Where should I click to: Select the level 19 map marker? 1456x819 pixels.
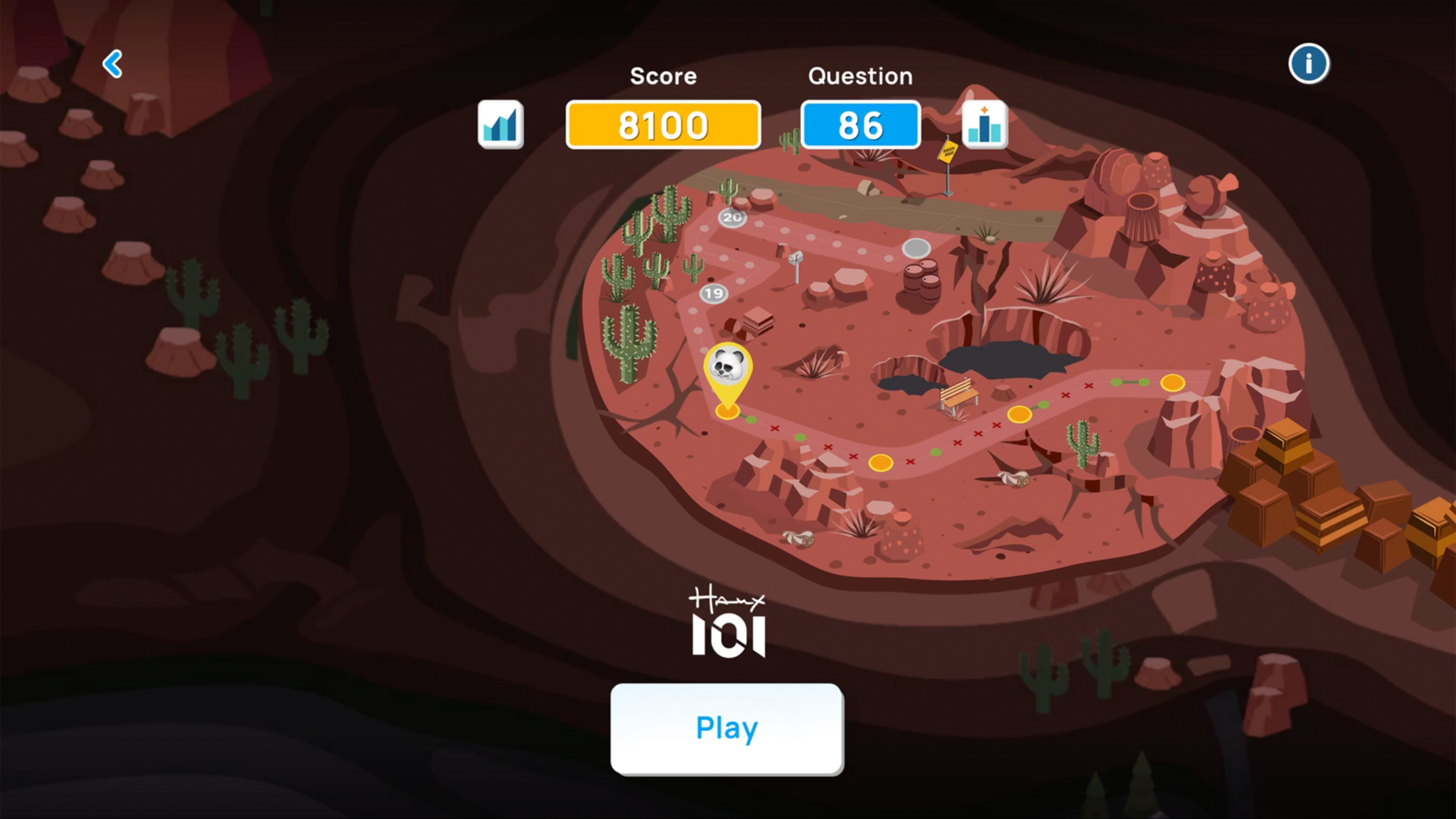tap(714, 293)
